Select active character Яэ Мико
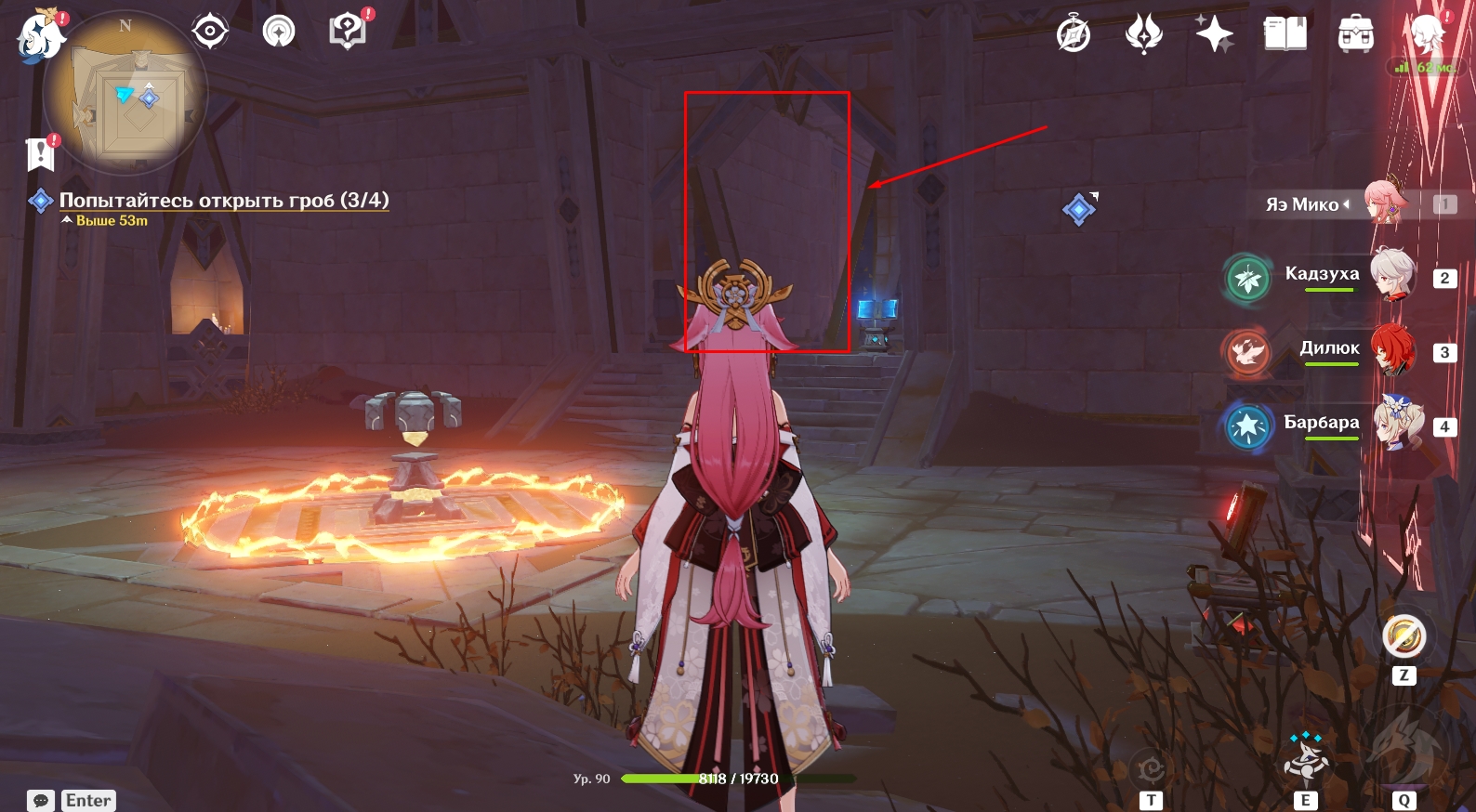This screenshot has height=812, width=1476. pos(1385,202)
